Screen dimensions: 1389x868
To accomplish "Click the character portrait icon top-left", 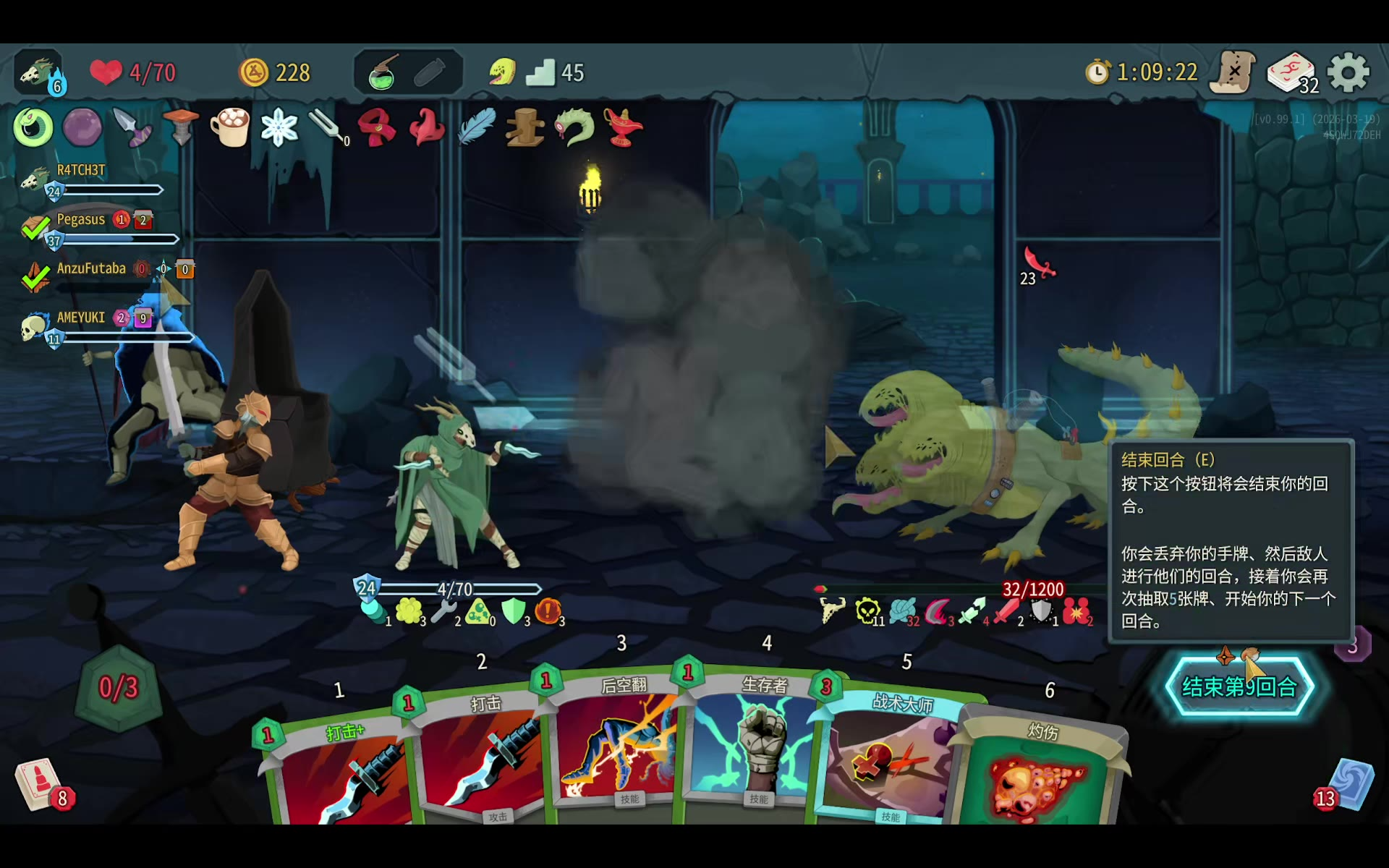I will coord(38,72).
